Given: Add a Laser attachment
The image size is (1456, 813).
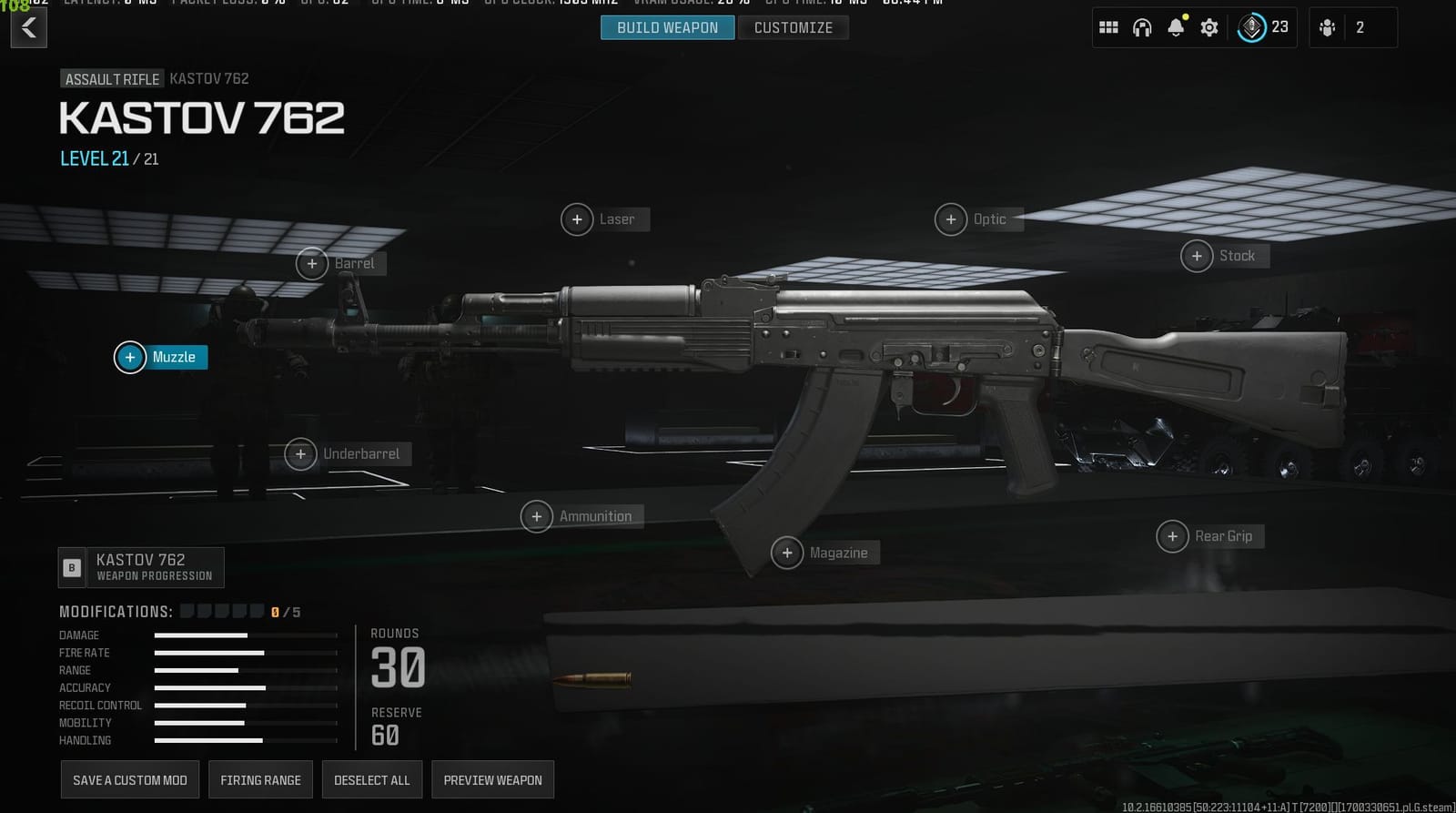Looking at the screenshot, I should point(576,218).
